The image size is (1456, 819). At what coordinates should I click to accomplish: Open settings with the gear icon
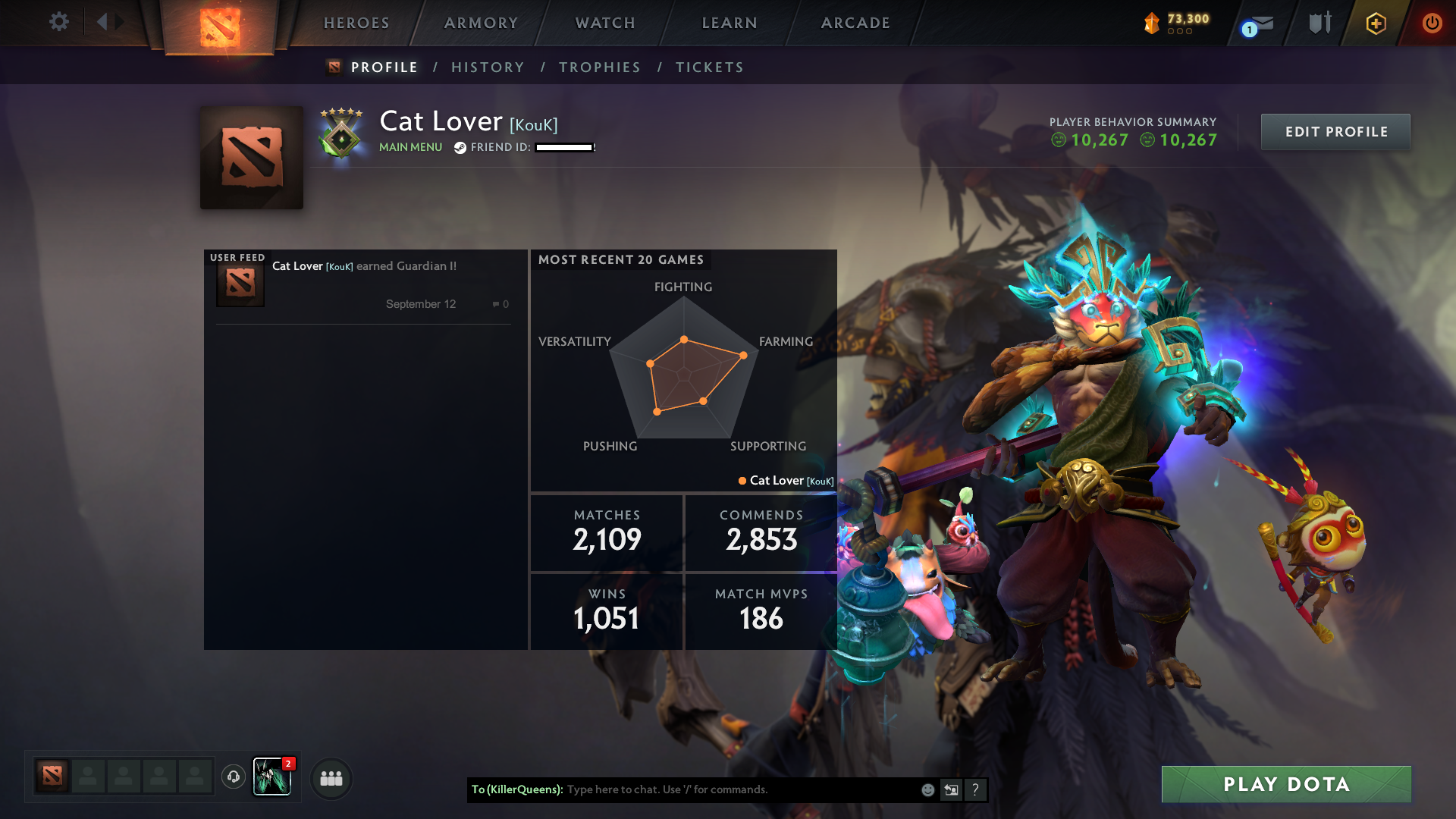point(59,21)
